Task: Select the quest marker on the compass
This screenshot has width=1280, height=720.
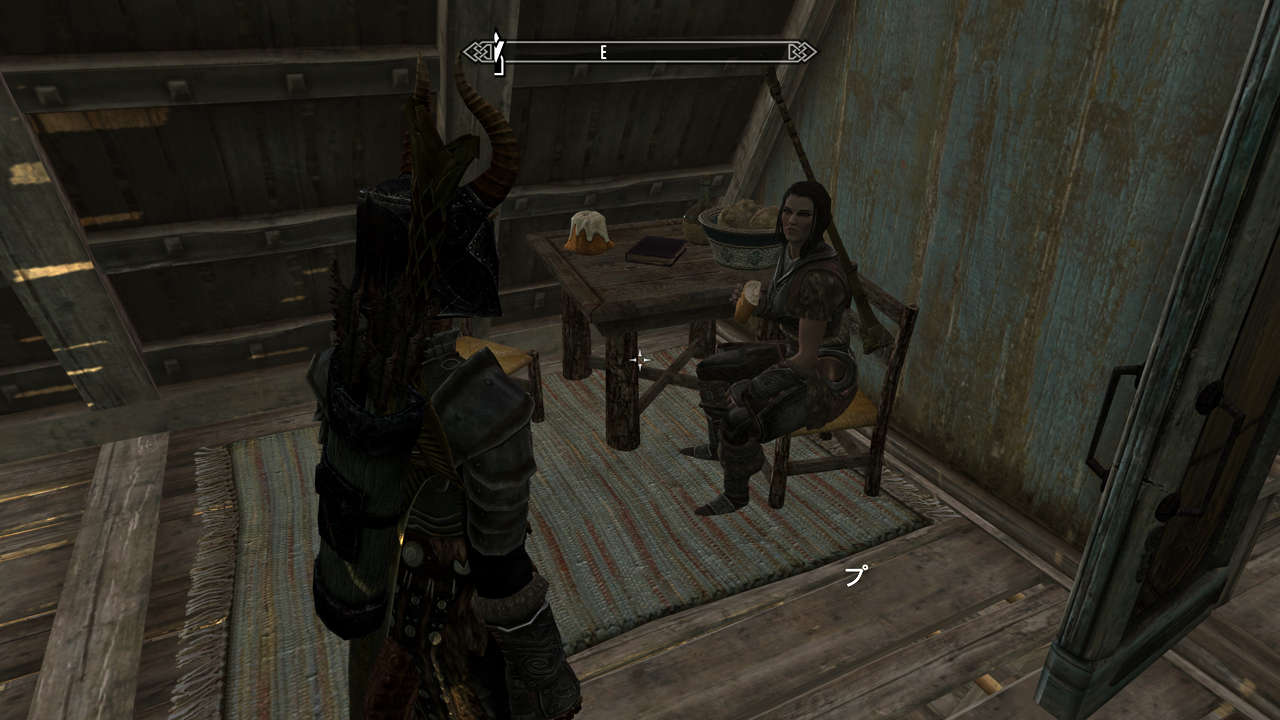Action: pyautogui.click(x=497, y=50)
